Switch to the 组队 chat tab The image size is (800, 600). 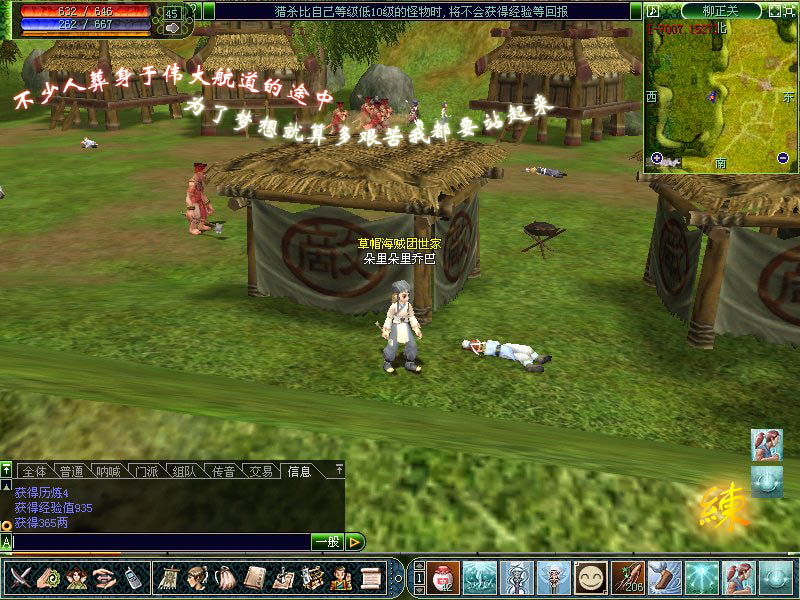[x=184, y=471]
